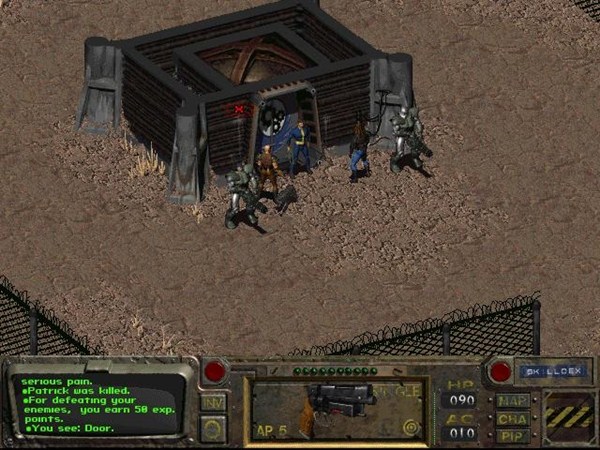The height and width of the screenshot is (450, 600).
Task: Open the inventory with the INV button
Action: [213, 402]
